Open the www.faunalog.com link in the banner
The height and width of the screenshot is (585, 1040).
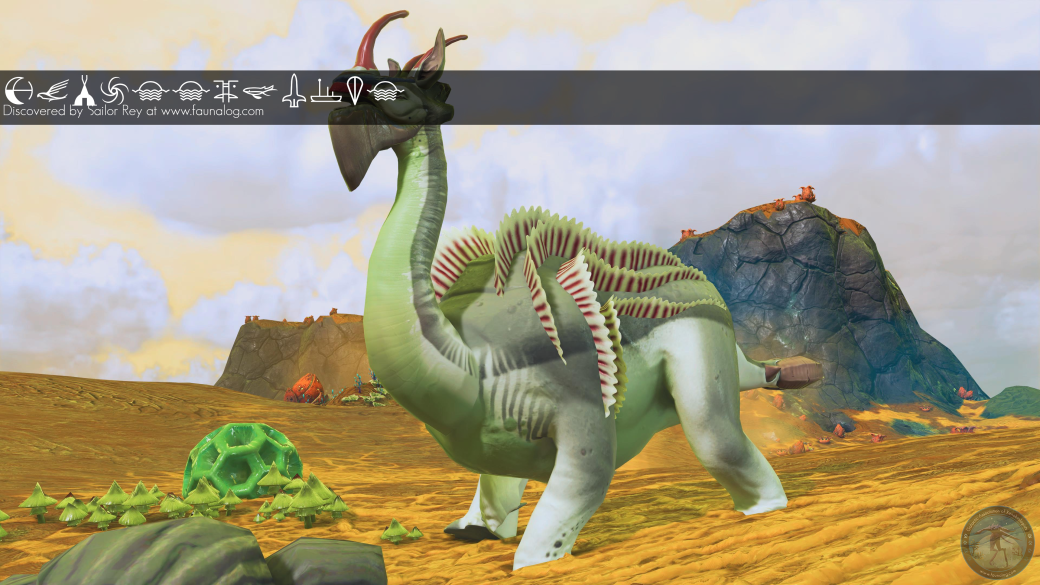coord(212,112)
